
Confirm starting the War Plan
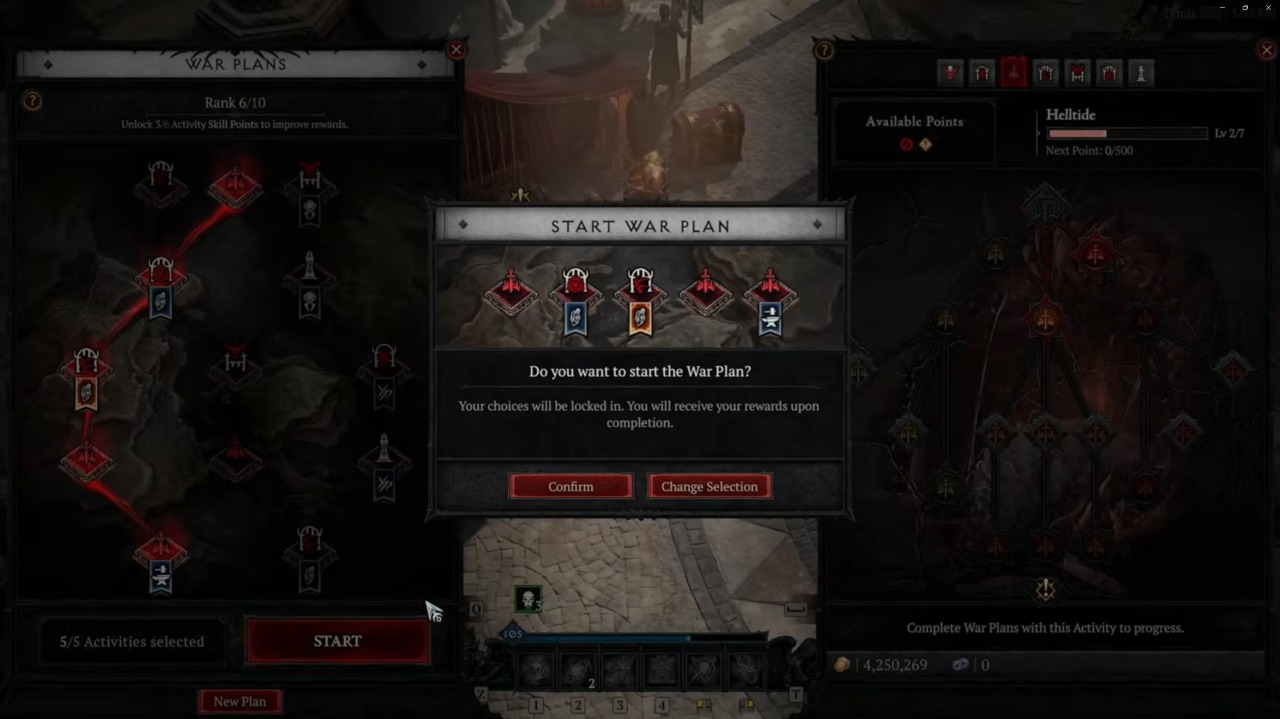[570, 486]
